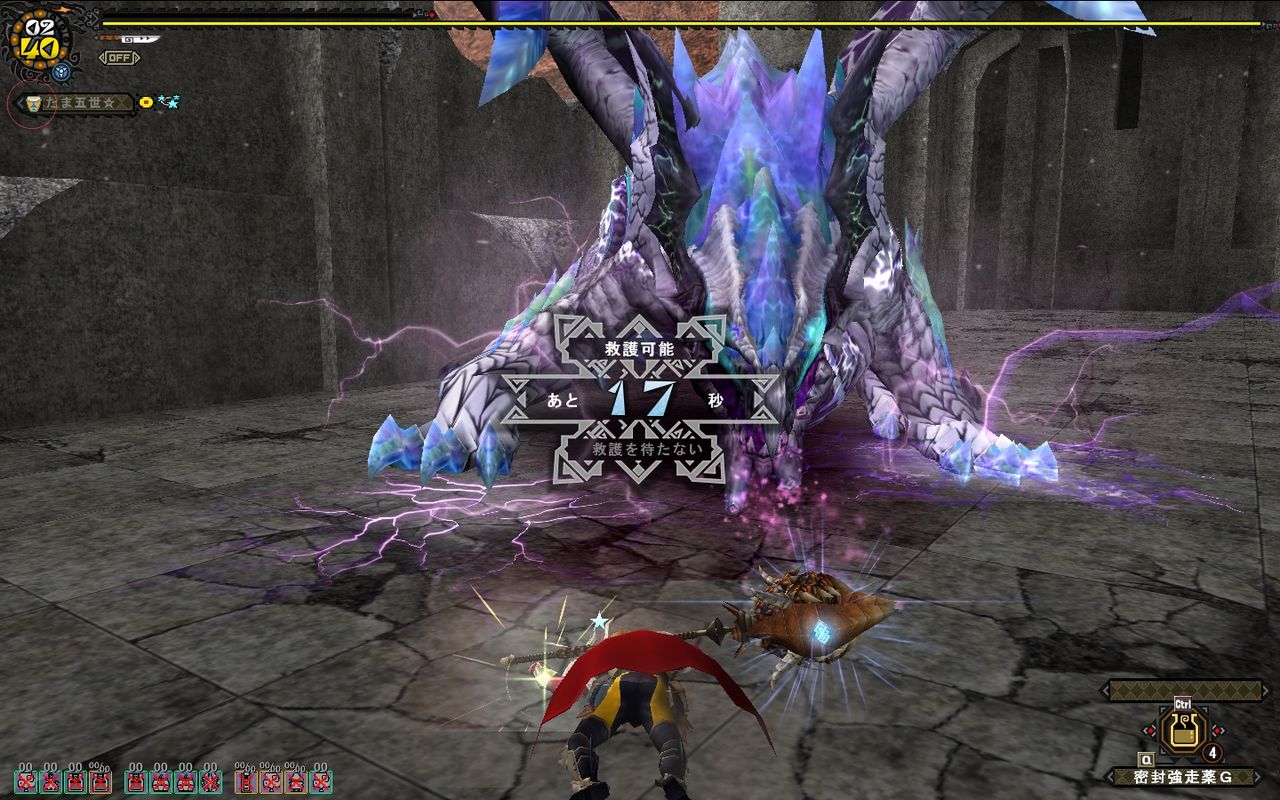This screenshot has width=1280, height=800.
Task: Click the right arrow on 密封強走薬G selector
Action: coord(1258,776)
